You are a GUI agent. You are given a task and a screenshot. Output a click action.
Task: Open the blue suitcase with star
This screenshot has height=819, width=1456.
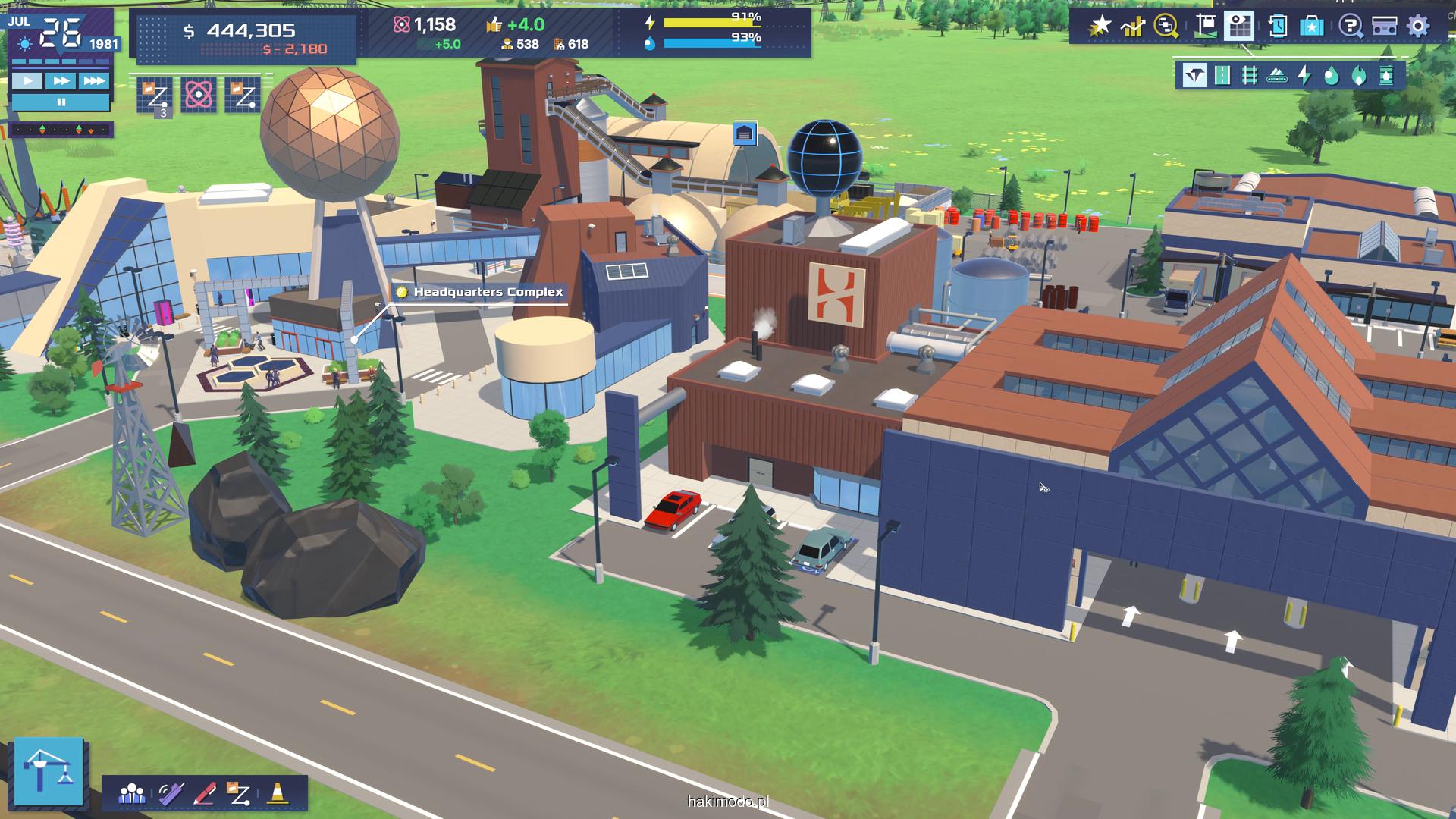point(1312,27)
